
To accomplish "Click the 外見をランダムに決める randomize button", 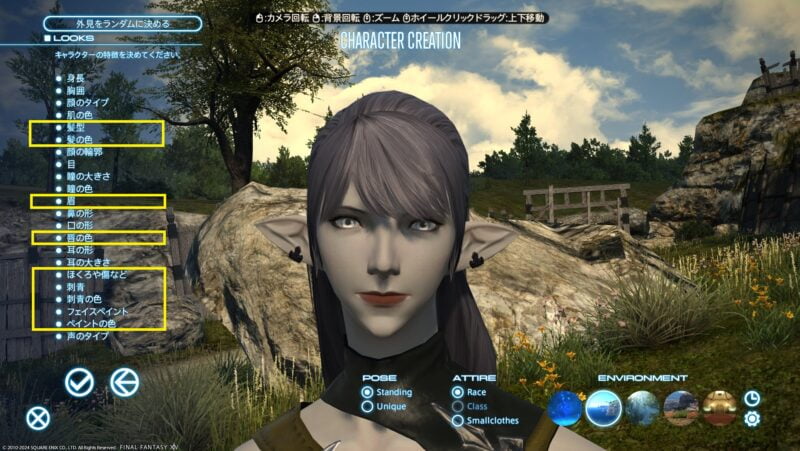I will (x=110, y=23).
